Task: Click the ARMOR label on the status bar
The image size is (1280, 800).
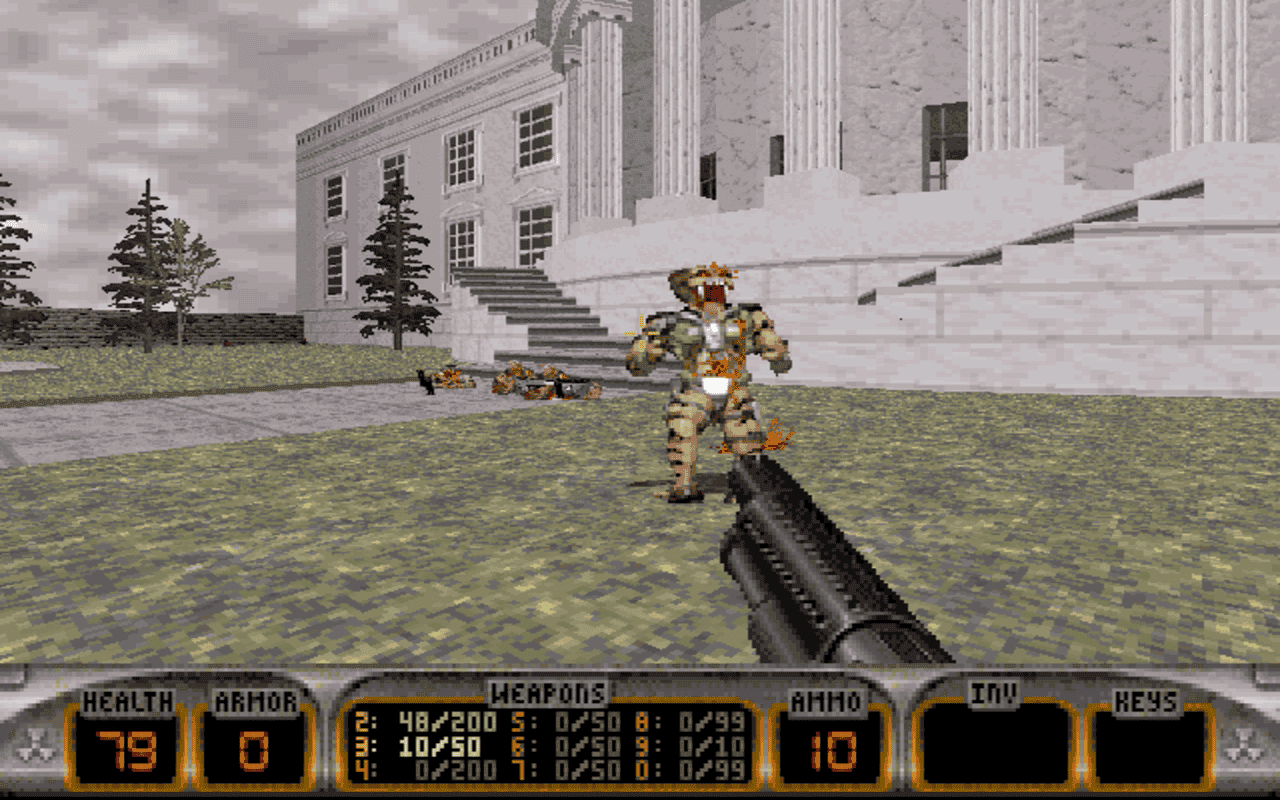Action: click(256, 700)
